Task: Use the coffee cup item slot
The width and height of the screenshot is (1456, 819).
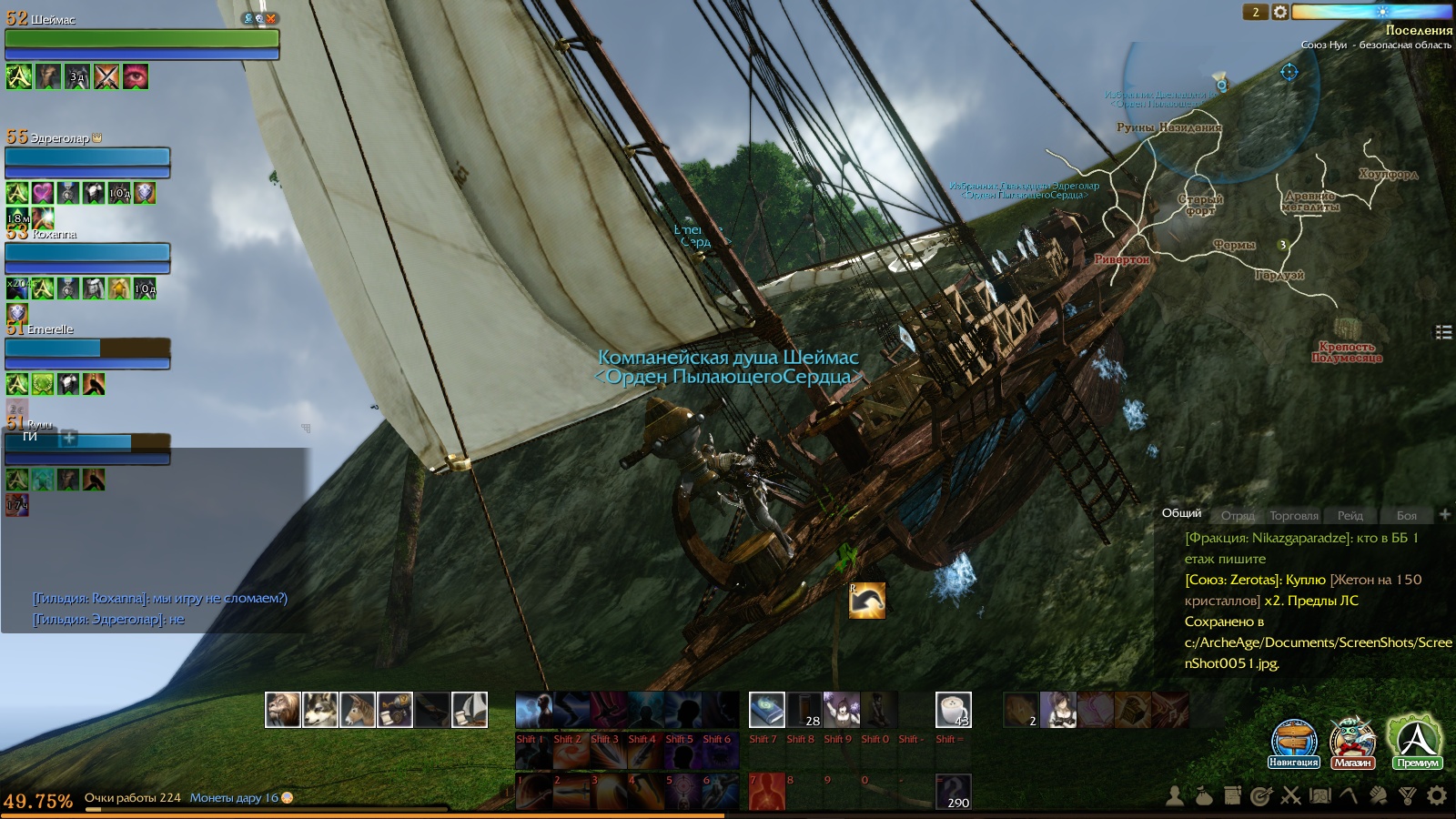Action: point(953,710)
